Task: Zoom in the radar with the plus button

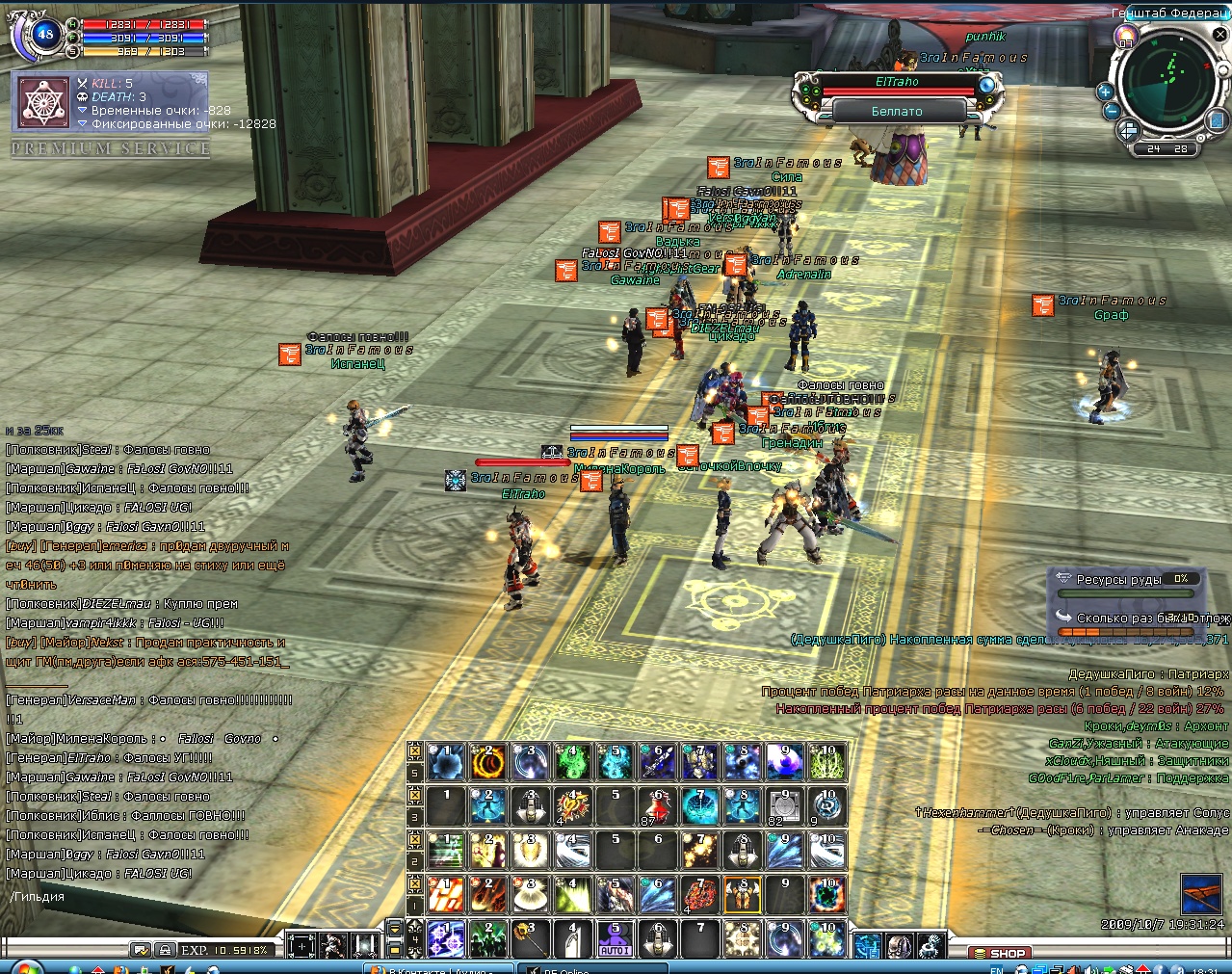Action: point(1104,92)
